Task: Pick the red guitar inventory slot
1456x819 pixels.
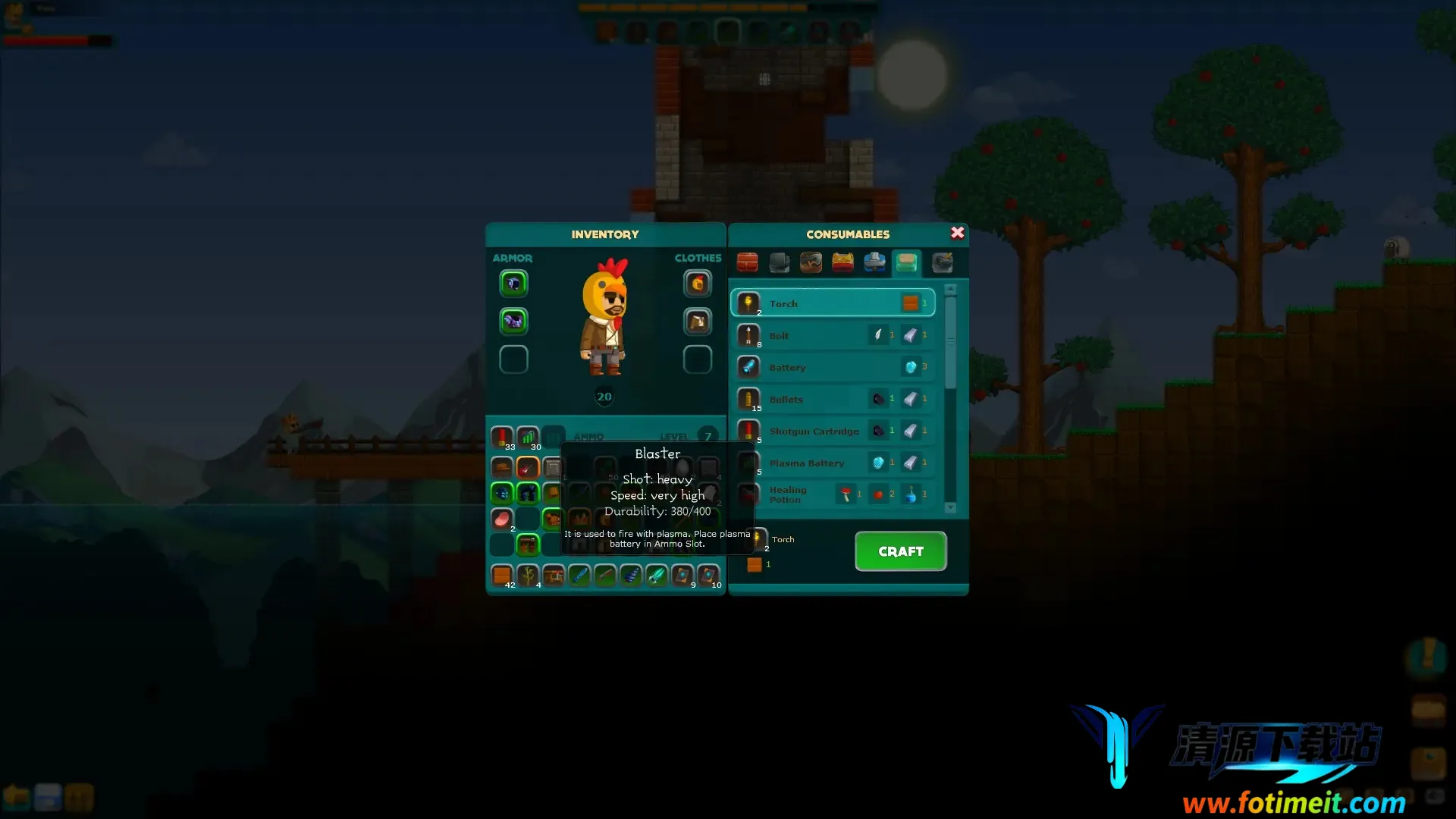Action: coord(527,468)
